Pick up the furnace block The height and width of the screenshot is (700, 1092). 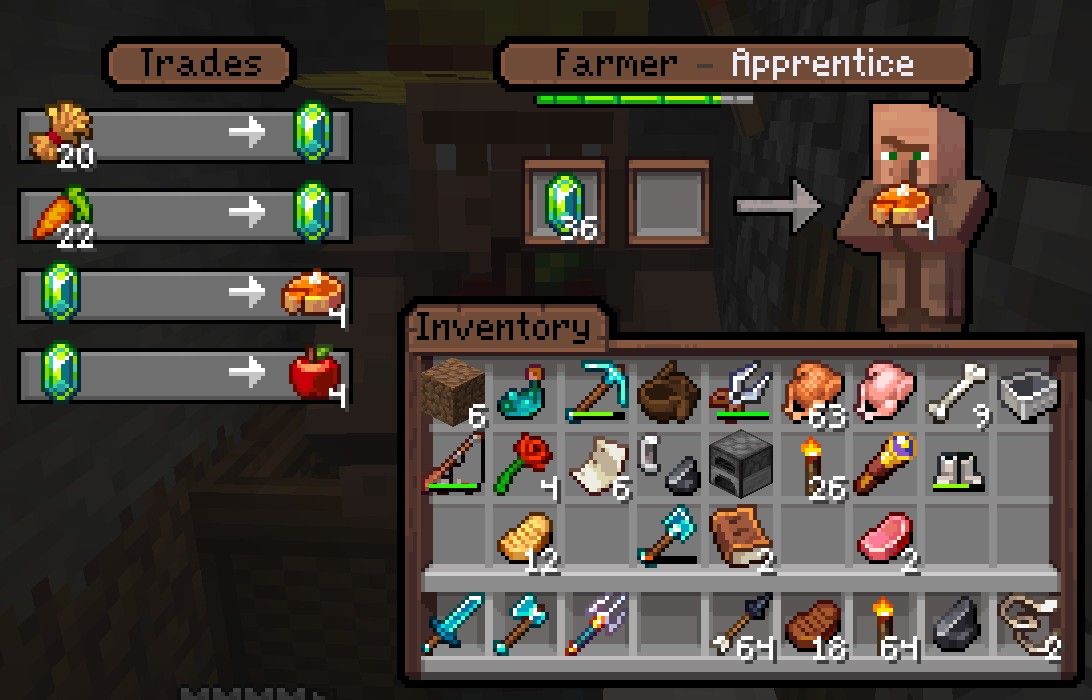741,465
